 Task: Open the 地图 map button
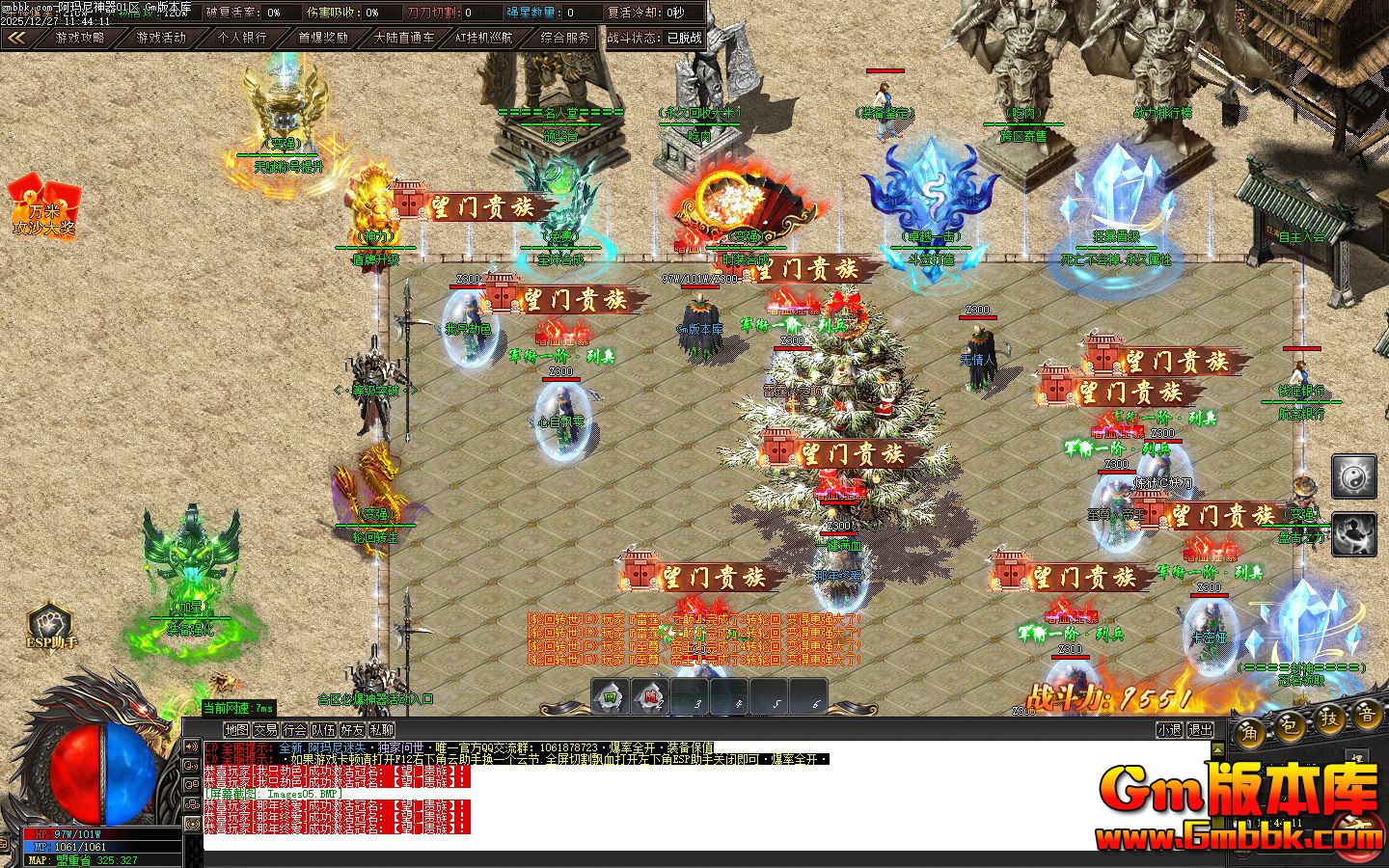click(x=236, y=730)
